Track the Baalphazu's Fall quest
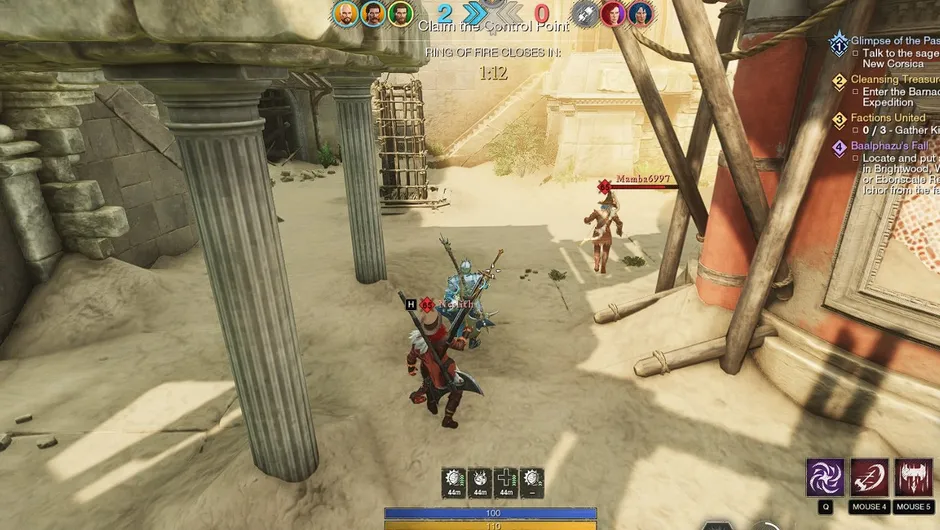This screenshot has height=530, width=940. pyautogui.click(x=892, y=146)
